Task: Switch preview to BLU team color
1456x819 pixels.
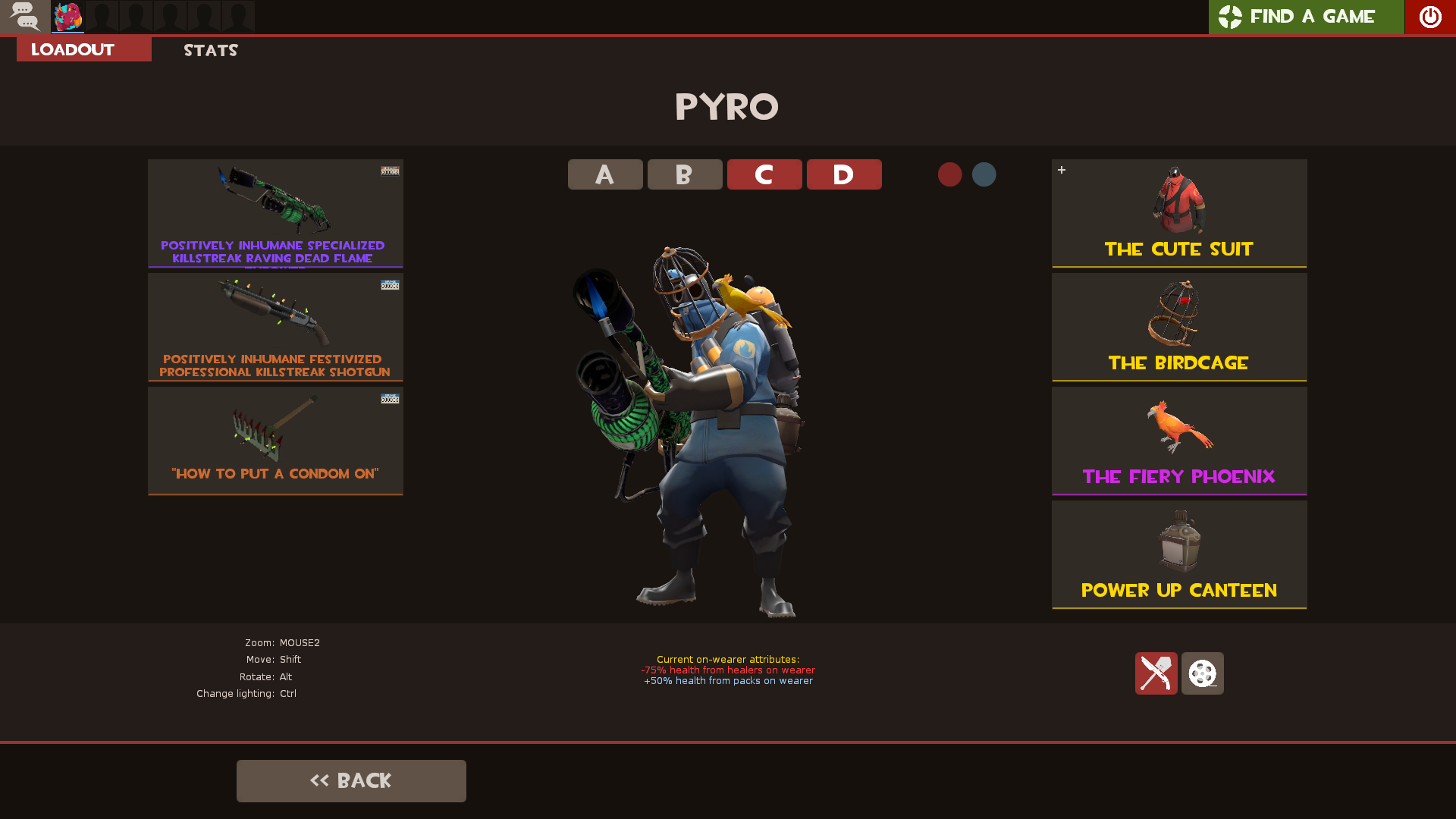Action: (984, 174)
